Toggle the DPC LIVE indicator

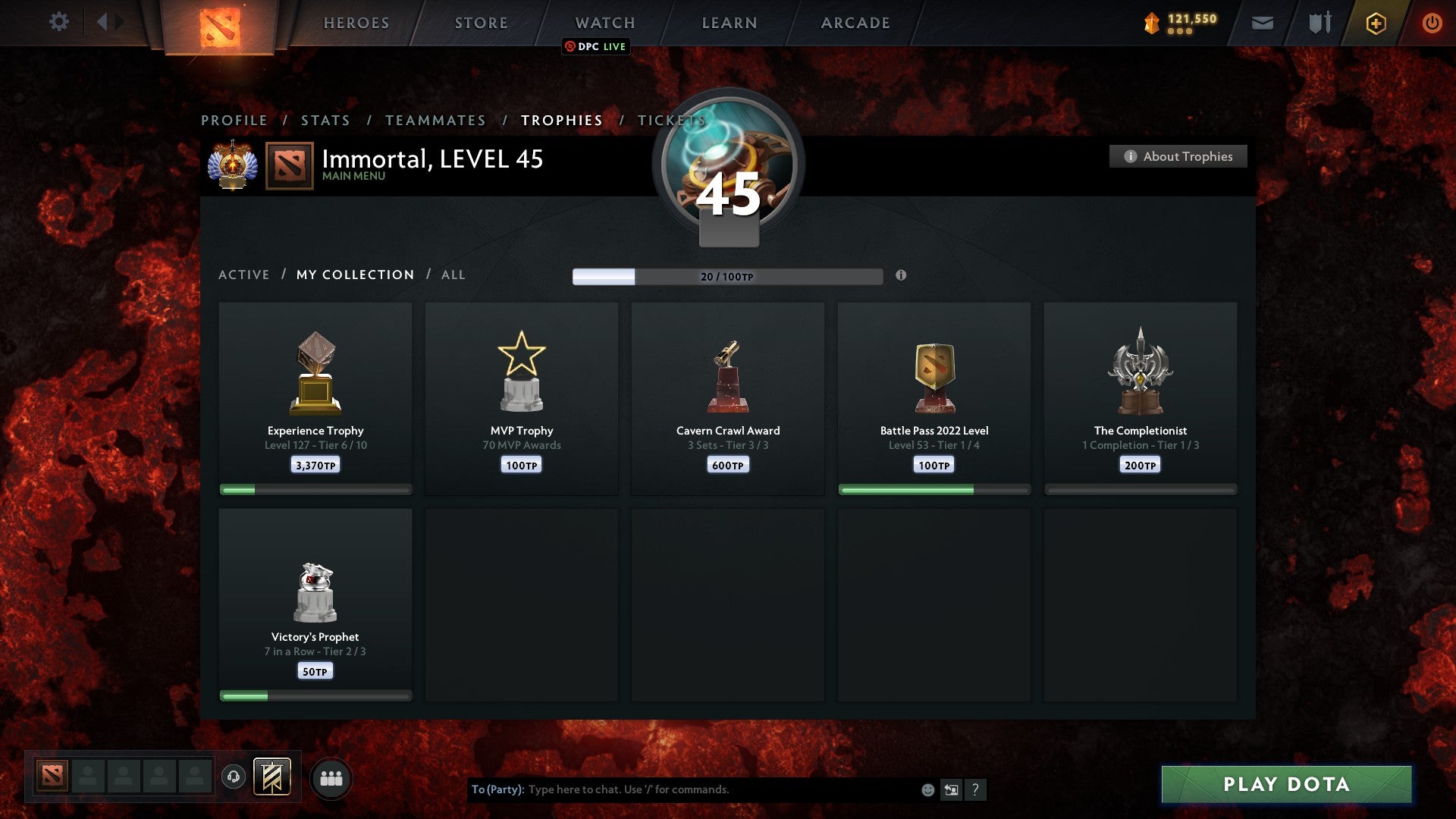[x=596, y=47]
